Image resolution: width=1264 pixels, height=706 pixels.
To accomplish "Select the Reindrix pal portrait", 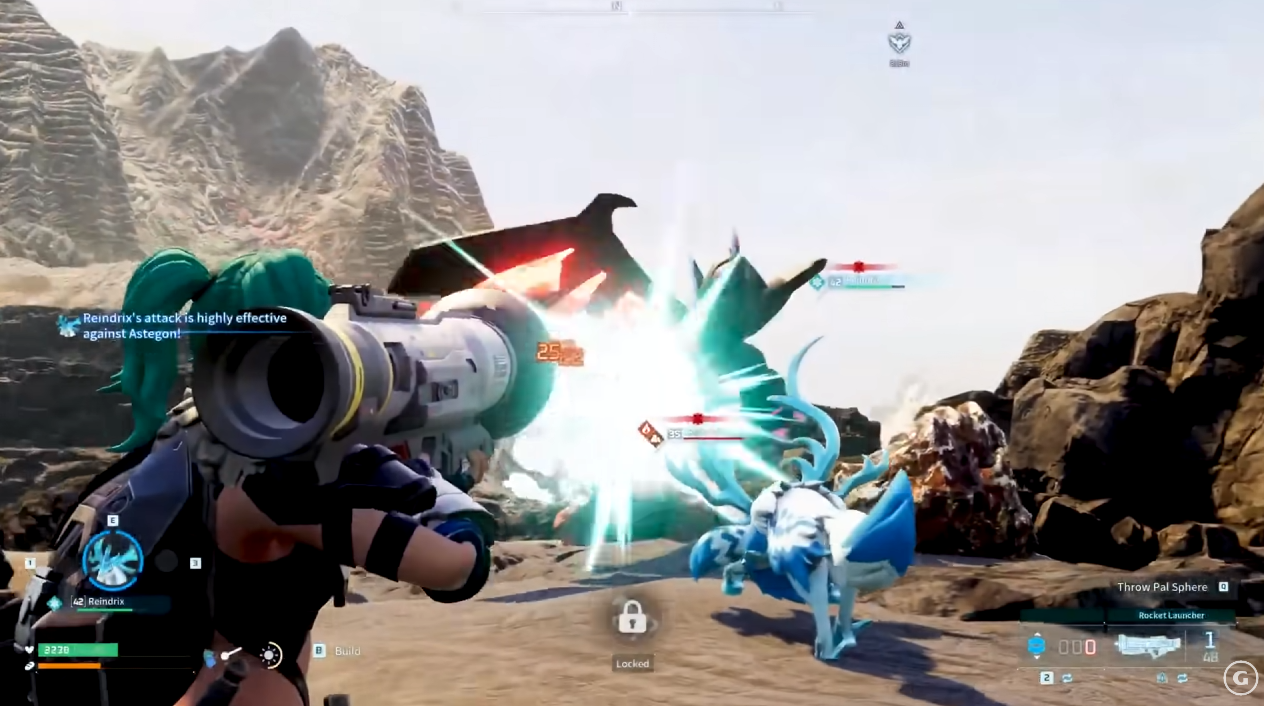I will point(112,560).
